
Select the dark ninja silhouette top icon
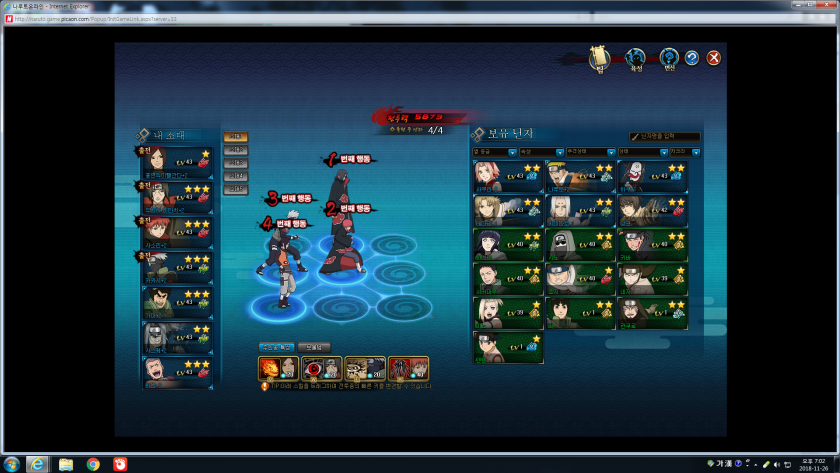[635, 59]
